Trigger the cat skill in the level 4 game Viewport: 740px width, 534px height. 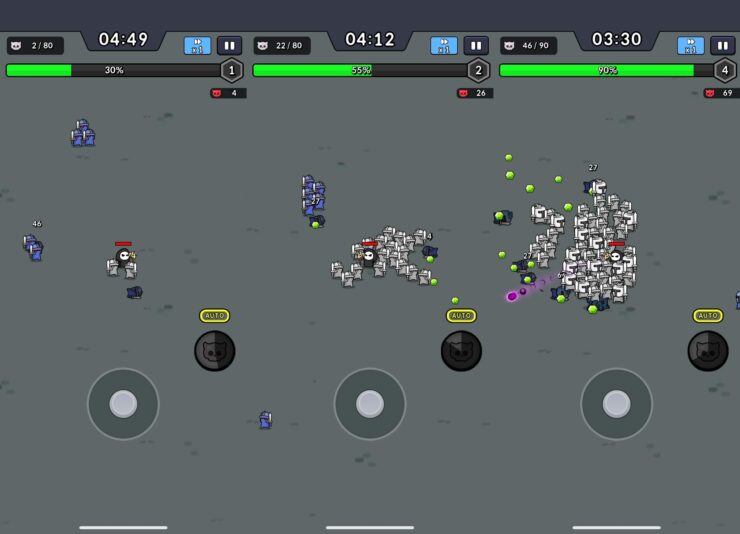coord(708,351)
